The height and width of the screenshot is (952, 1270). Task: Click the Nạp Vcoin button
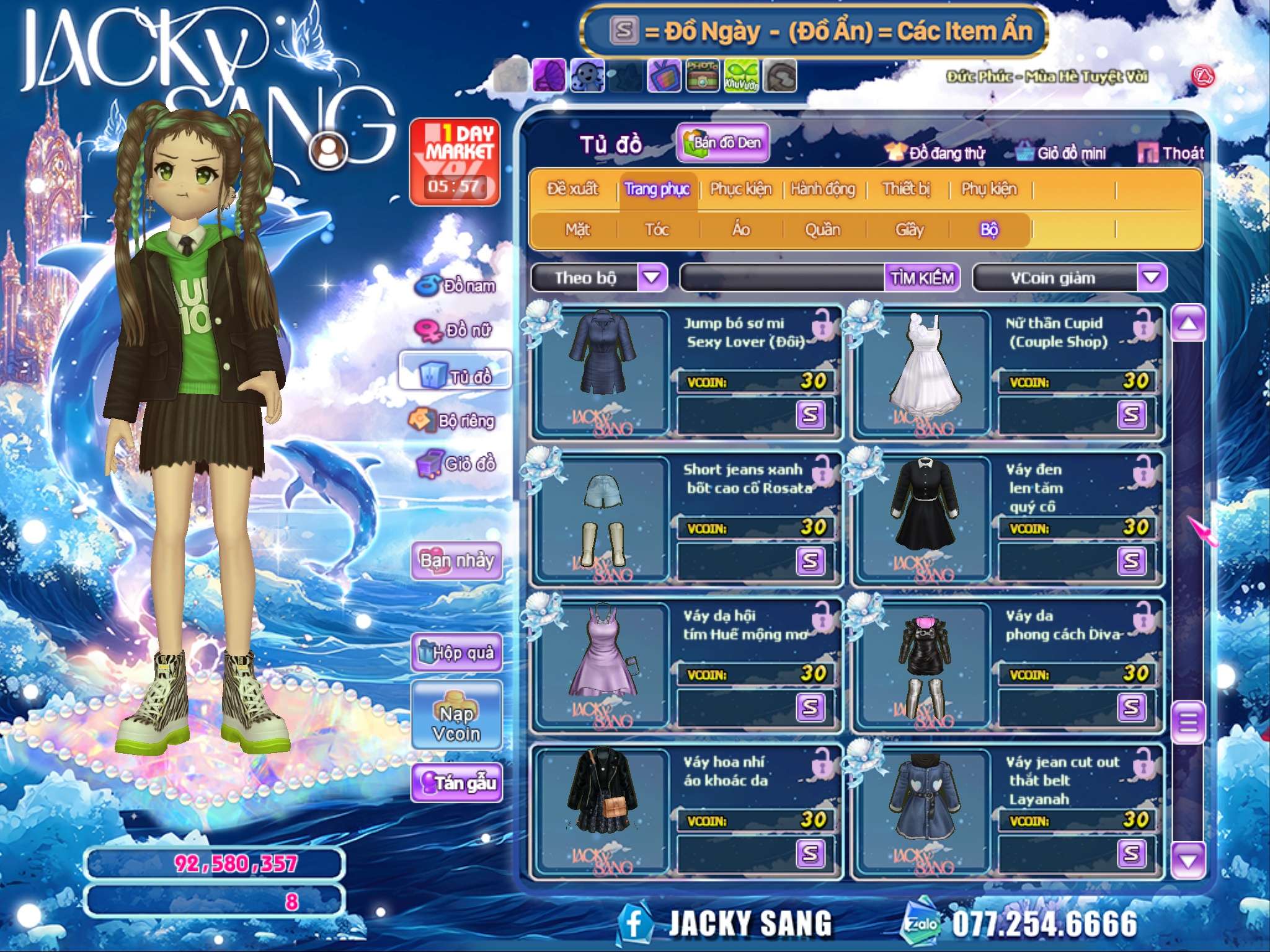click(457, 715)
